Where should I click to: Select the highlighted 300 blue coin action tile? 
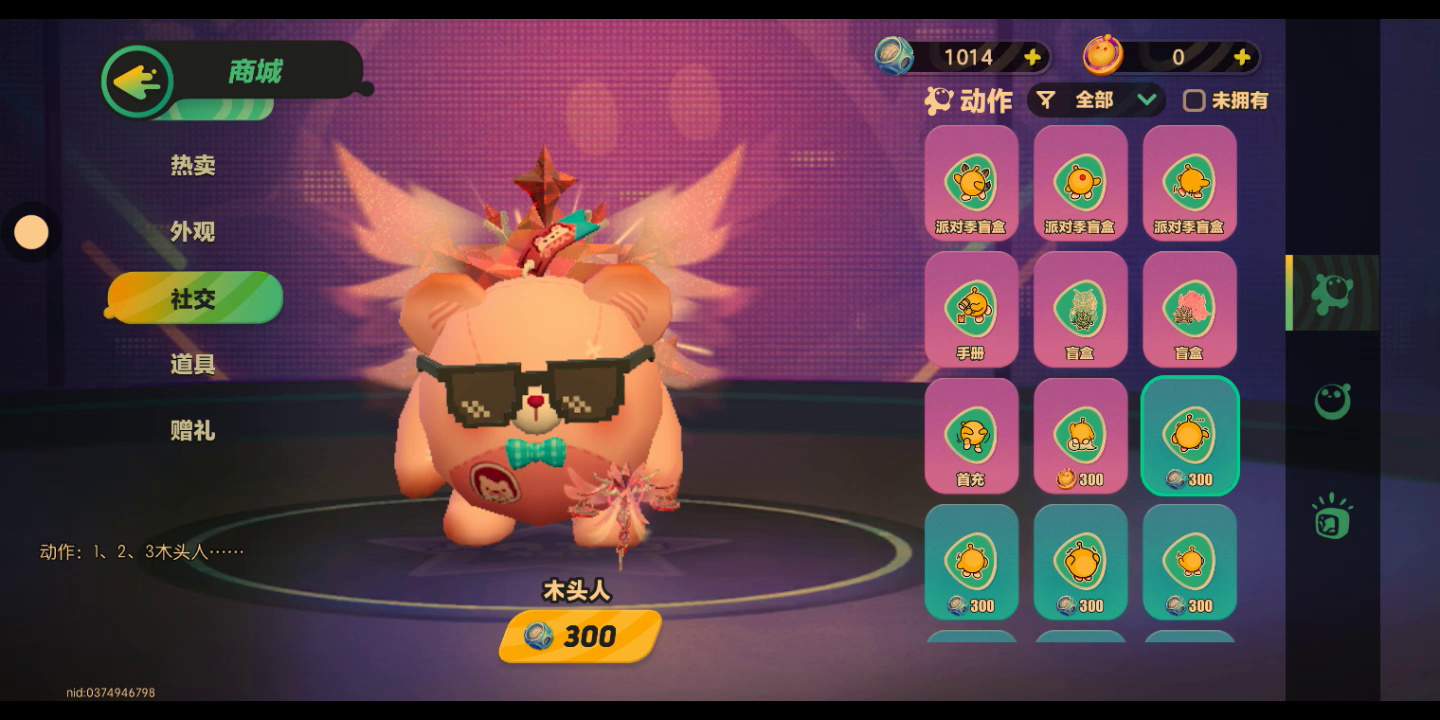[1189, 436]
